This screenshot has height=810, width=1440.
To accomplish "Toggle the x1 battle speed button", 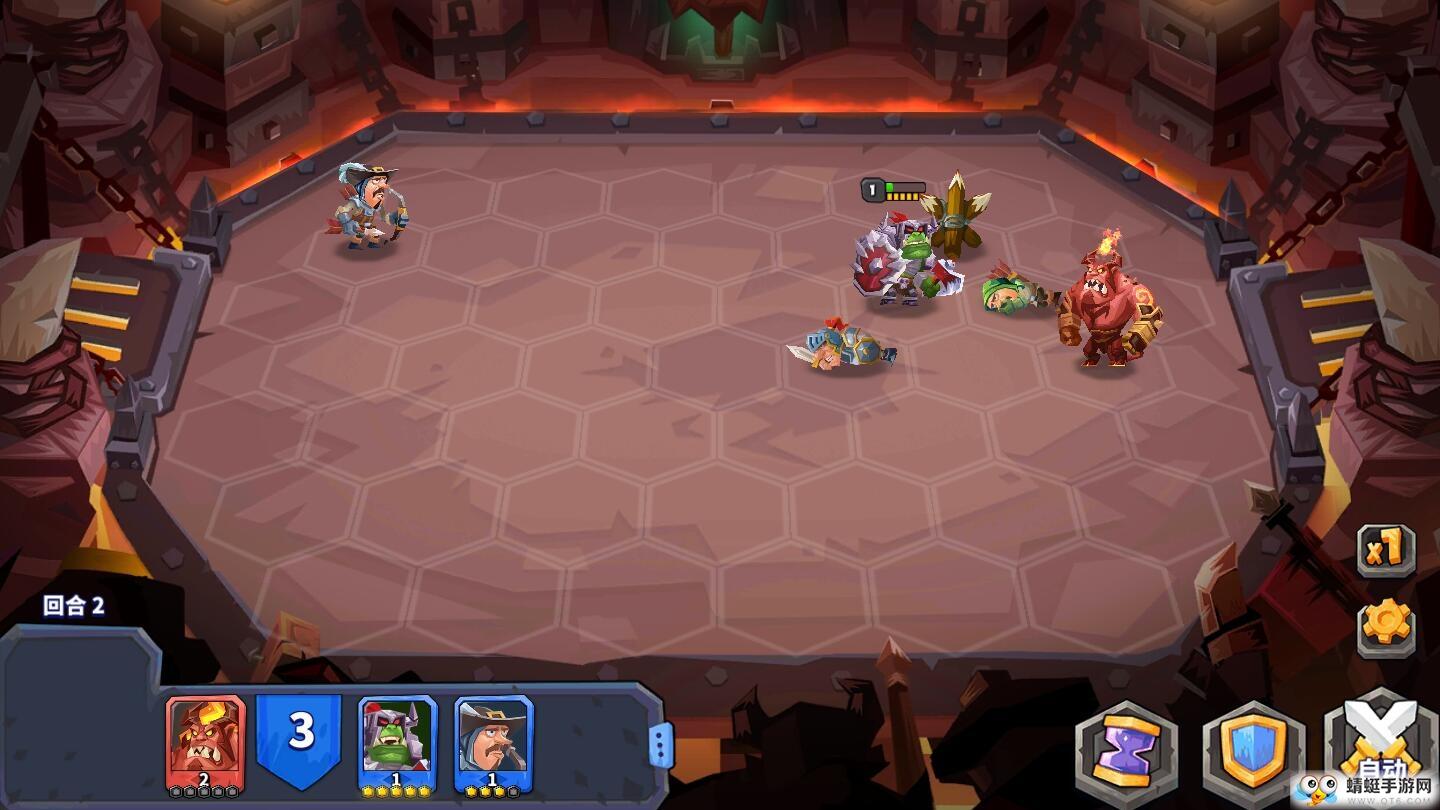I will (x=1386, y=549).
